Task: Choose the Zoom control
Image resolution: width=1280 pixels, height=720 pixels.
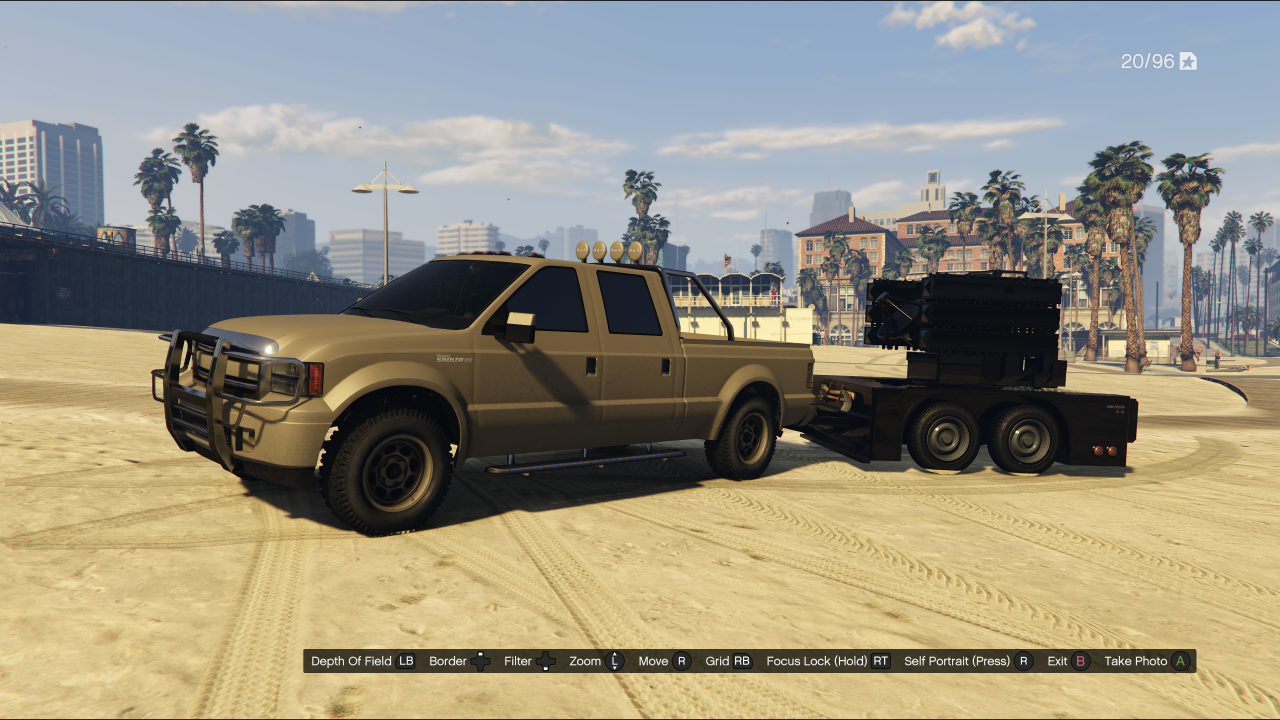Action: pos(596,661)
